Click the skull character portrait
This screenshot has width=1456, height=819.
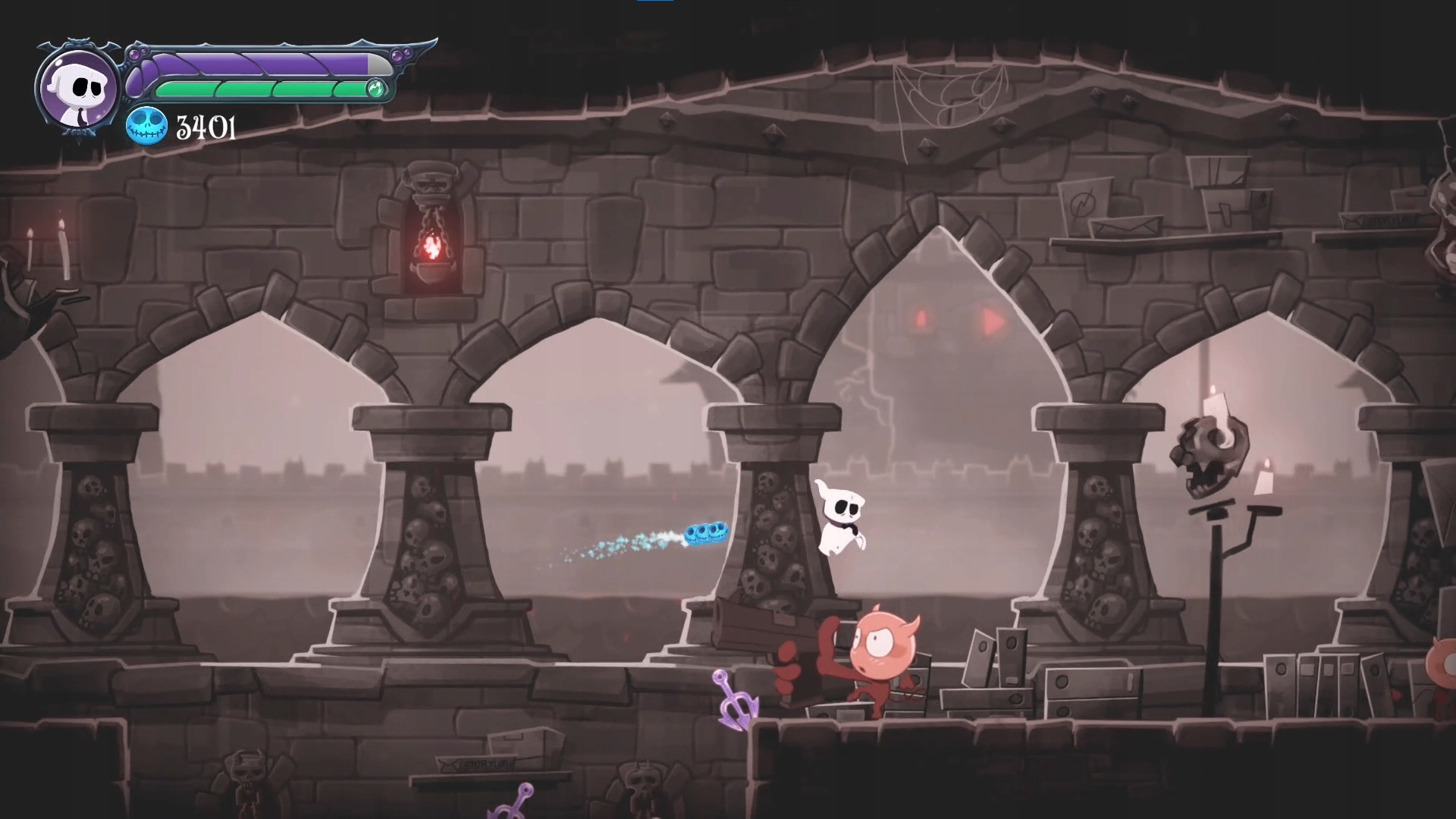(x=78, y=89)
